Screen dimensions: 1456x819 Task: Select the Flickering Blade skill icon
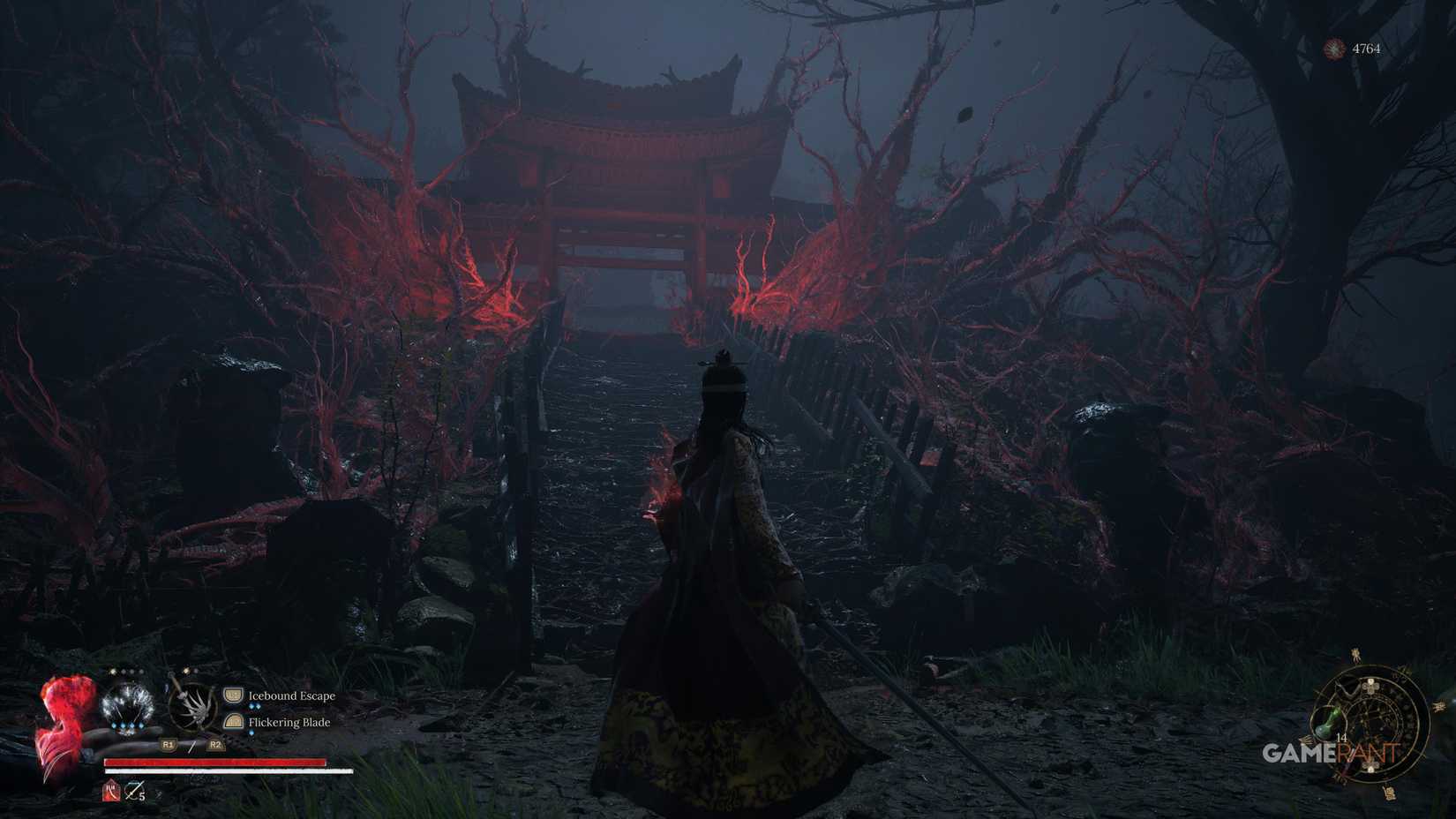(x=233, y=723)
